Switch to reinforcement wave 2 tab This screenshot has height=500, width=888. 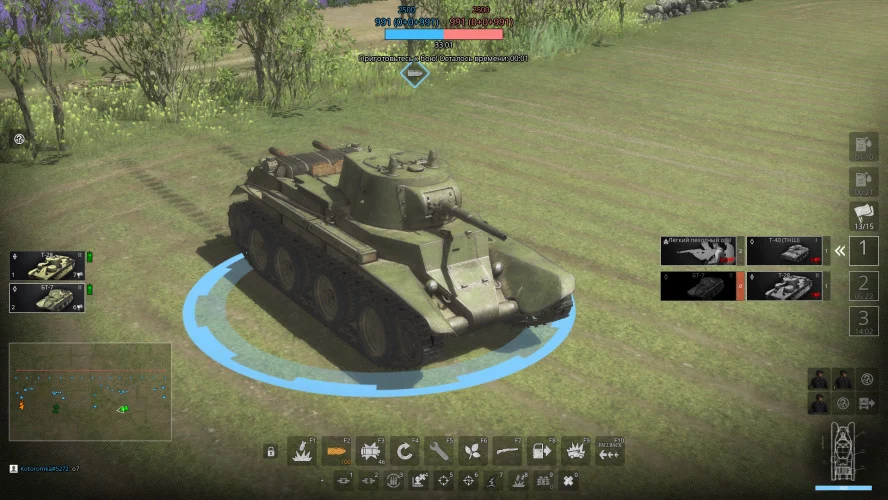pyautogui.click(x=864, y=286)
